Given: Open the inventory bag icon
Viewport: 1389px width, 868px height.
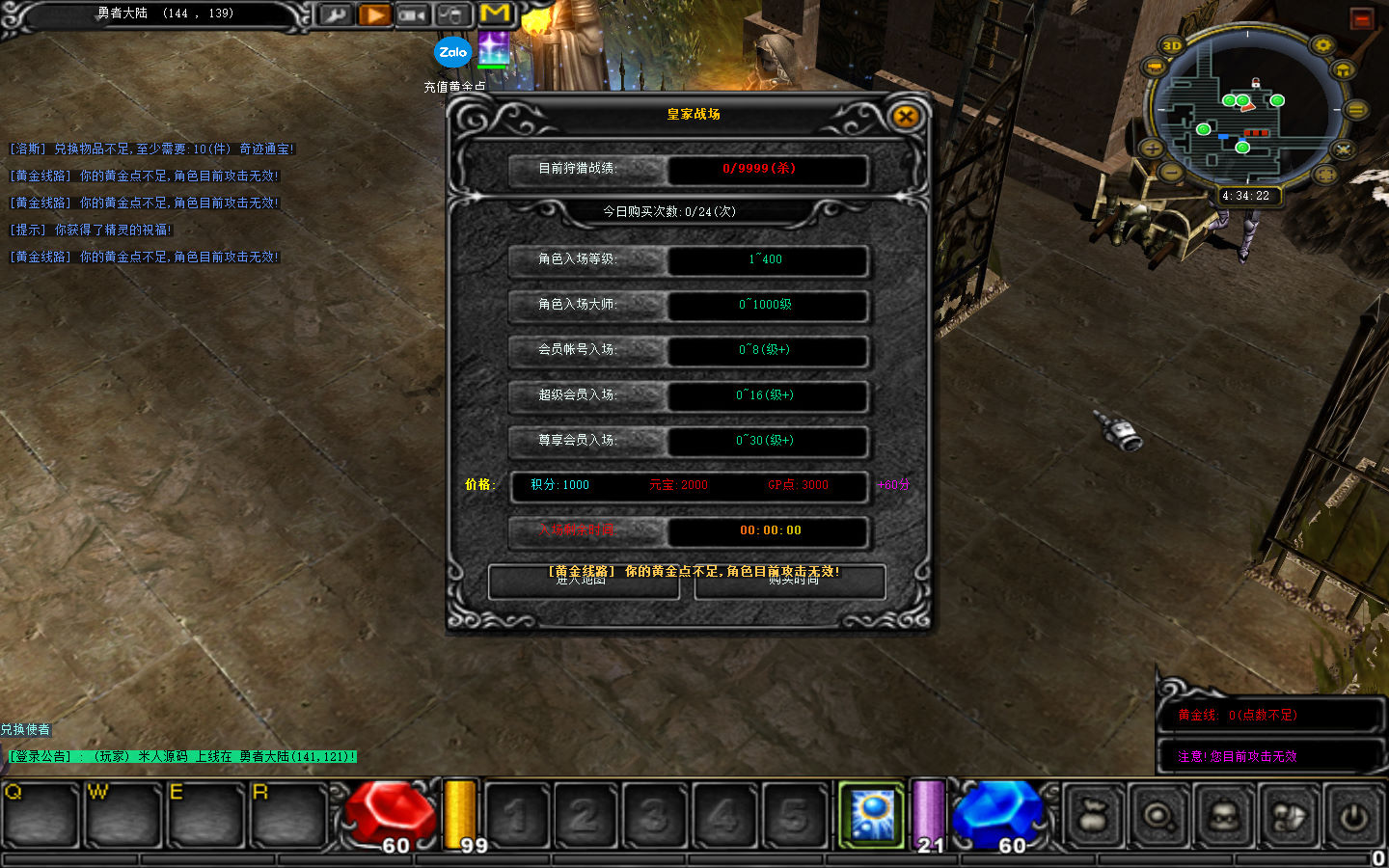Looking at the screenshot, I should coord(1093,816).
